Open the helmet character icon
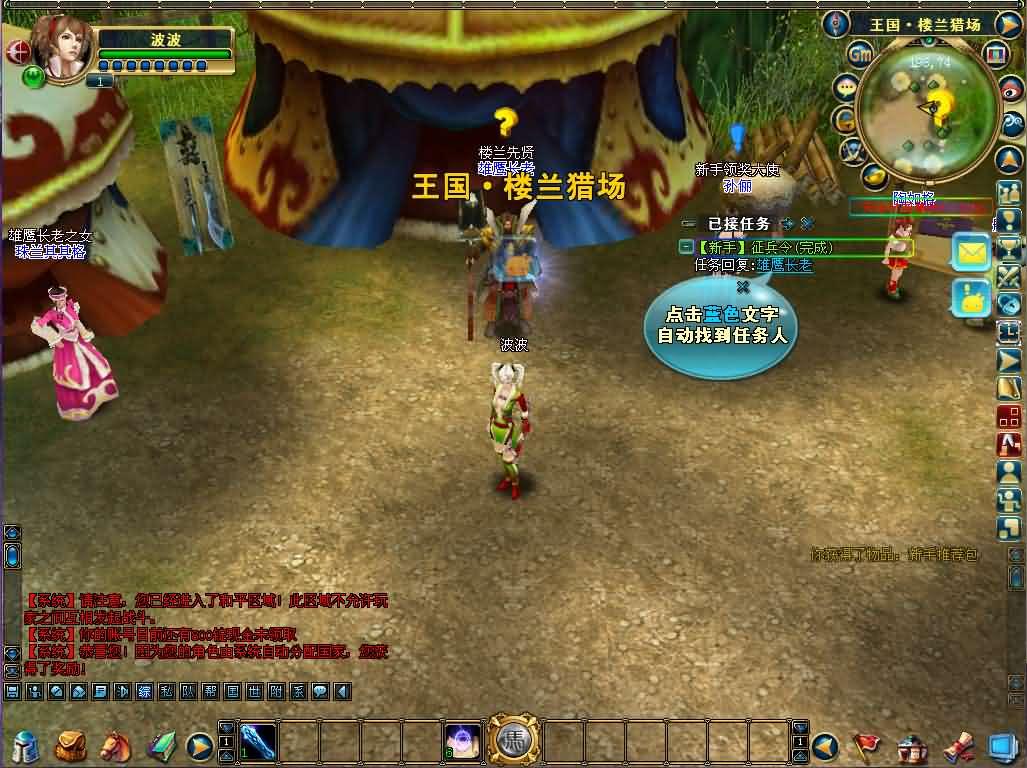The image size is (1027, 768). (25, 746)
